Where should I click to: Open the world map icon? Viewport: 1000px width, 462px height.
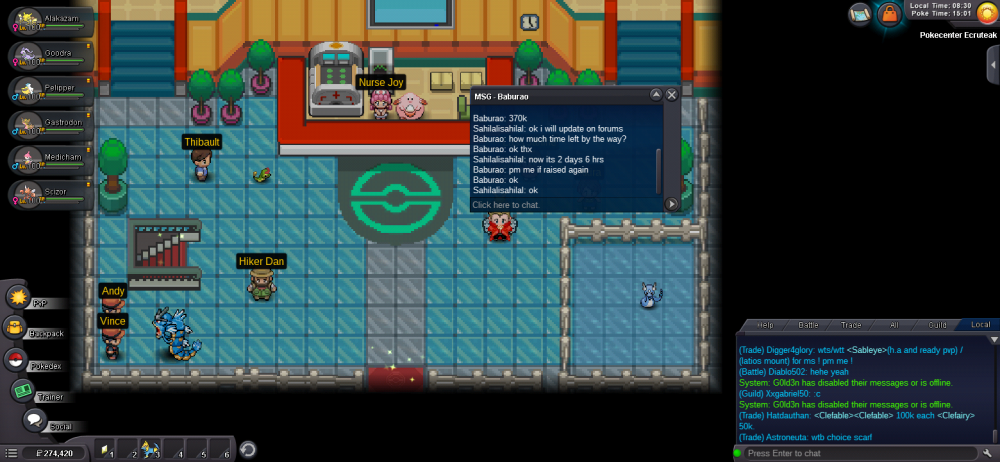point(861,14)
